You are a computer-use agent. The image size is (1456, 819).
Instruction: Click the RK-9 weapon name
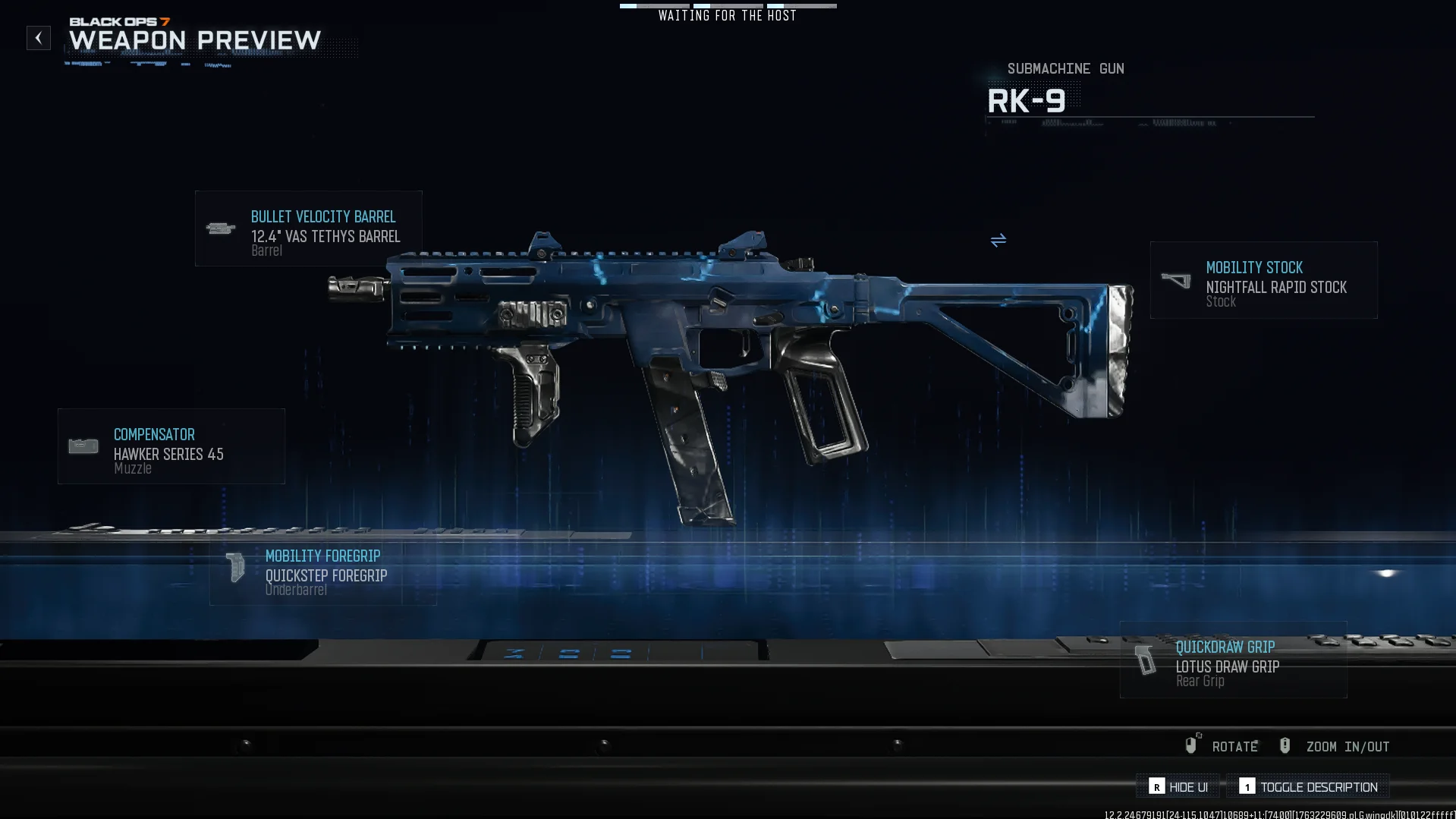[x=1027, y=99]
